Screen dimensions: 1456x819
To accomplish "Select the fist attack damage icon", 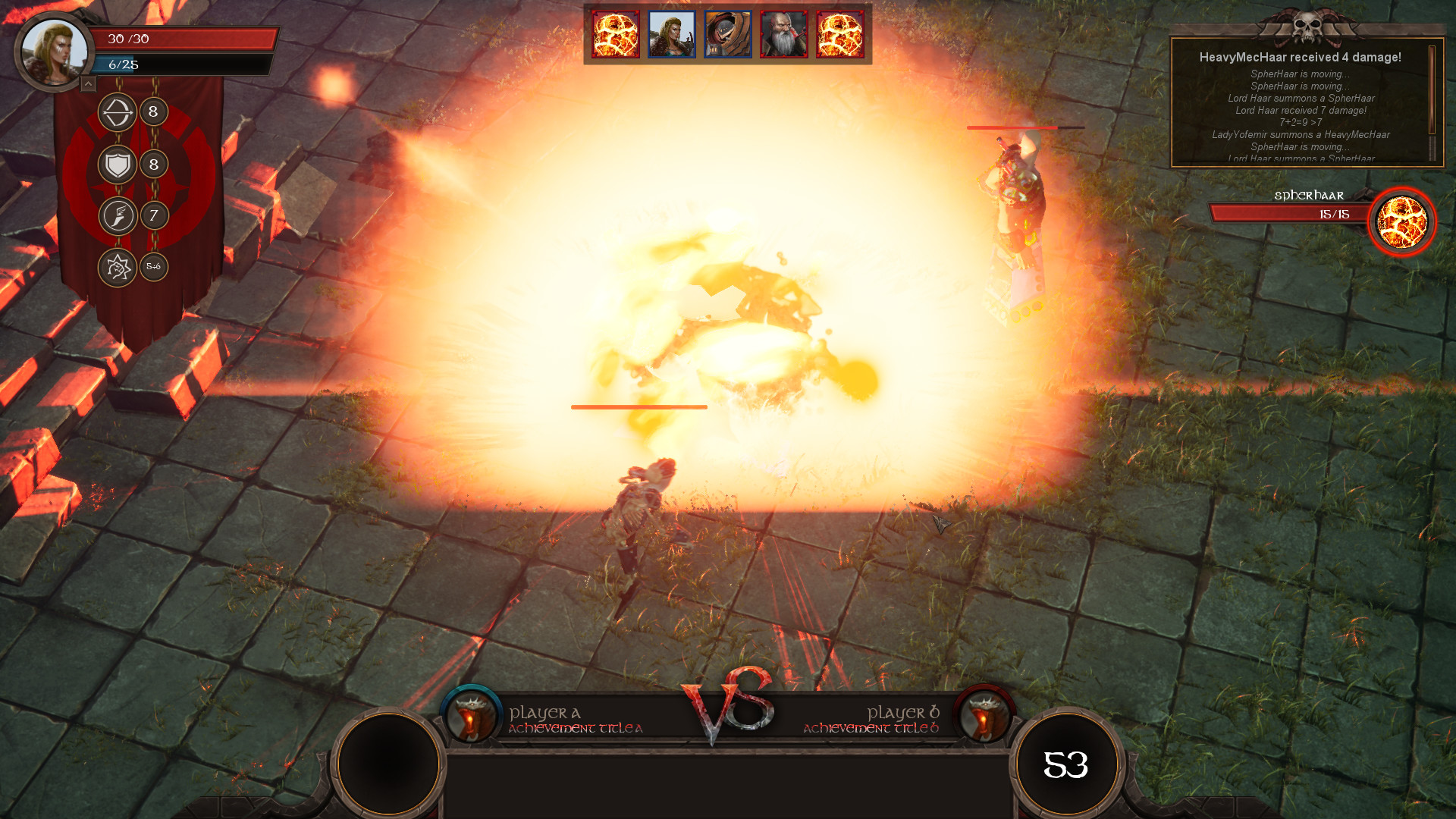I will tap(118, 267).
